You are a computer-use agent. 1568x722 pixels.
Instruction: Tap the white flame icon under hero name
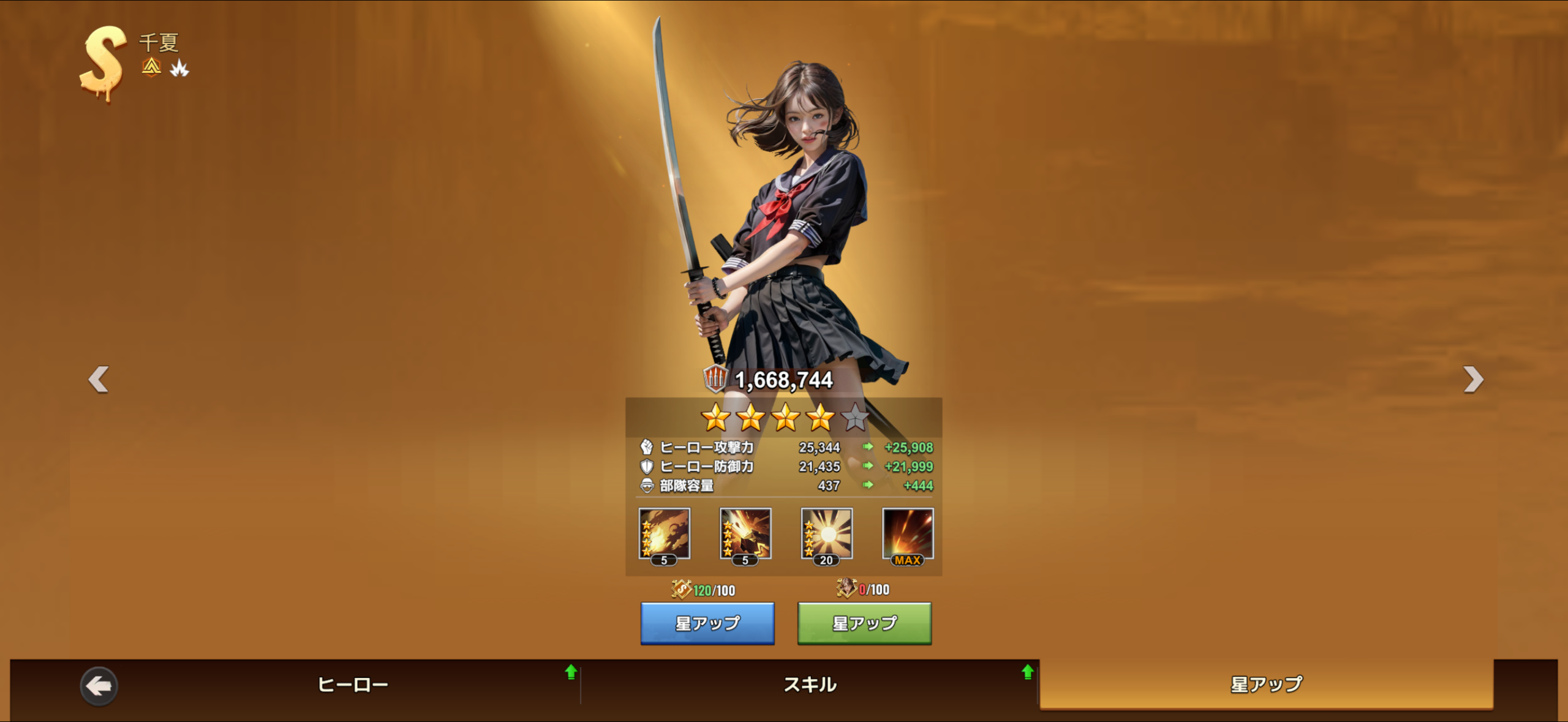[x=179, y=68]
